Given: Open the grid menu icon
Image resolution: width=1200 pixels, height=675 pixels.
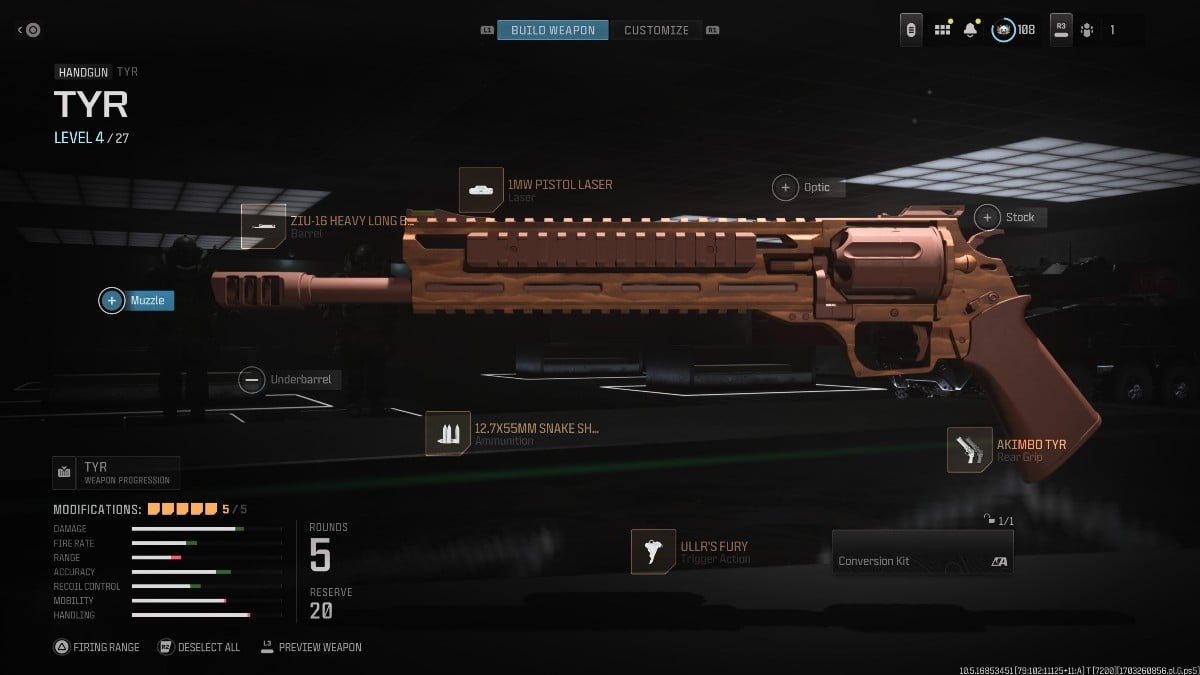Looking at the screenshot, I should [x=942, y=30].
